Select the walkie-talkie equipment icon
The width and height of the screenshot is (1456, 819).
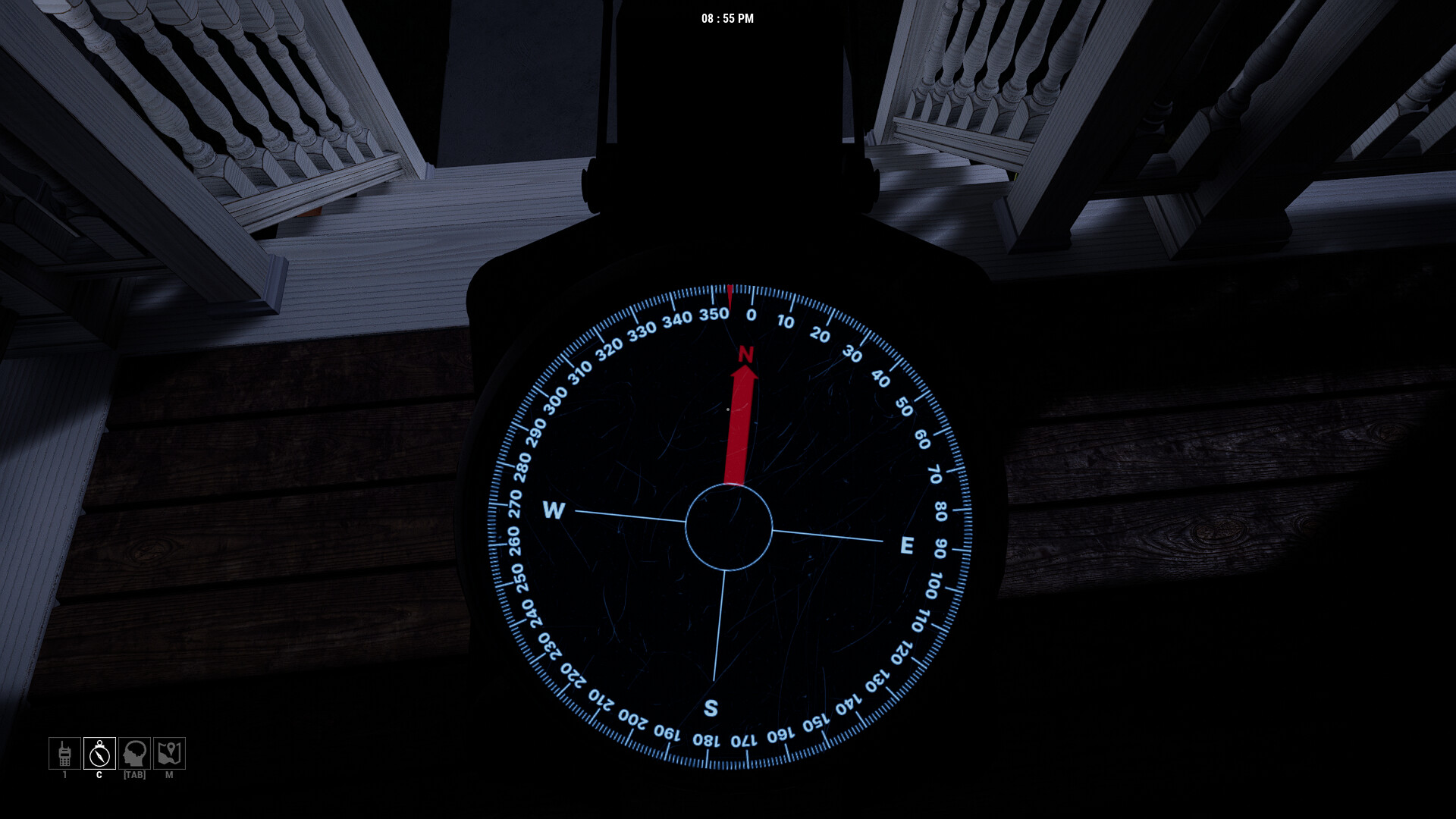tap(64, 754)
